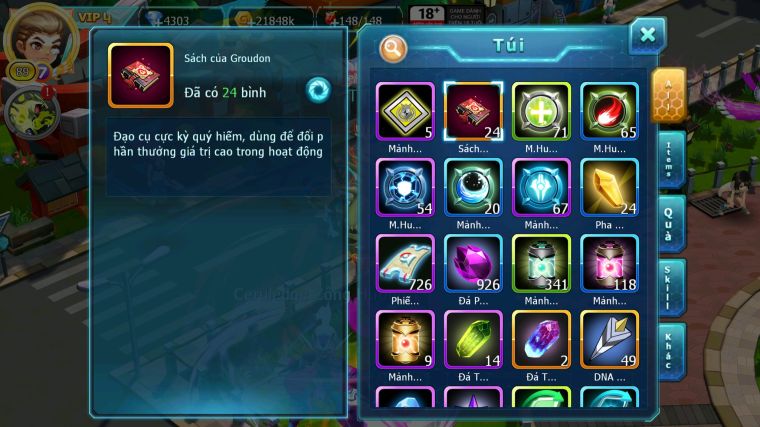The width and height of the screenshot is (760, 427).
Task: Click the round blue swirl button in item details
Action: (318, 89)
